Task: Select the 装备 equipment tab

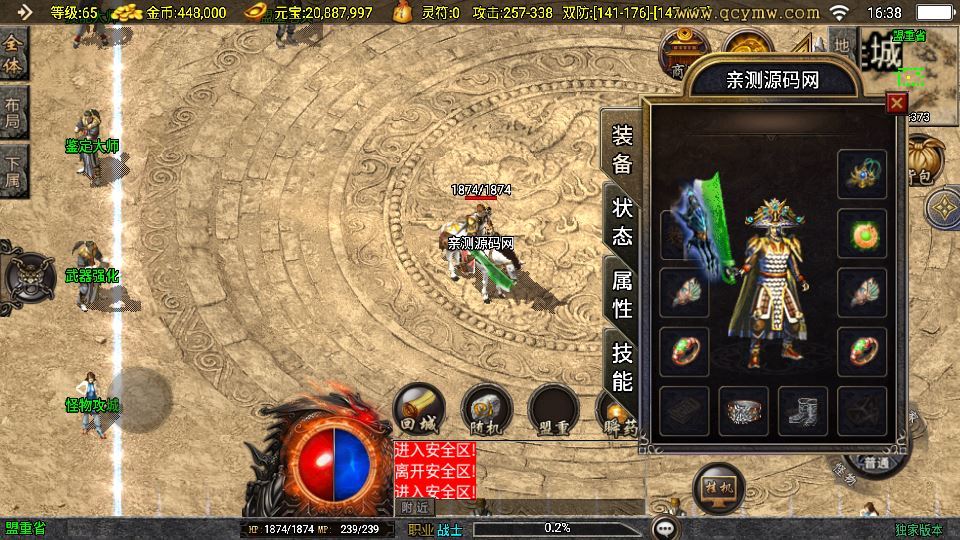Action: 622,149
